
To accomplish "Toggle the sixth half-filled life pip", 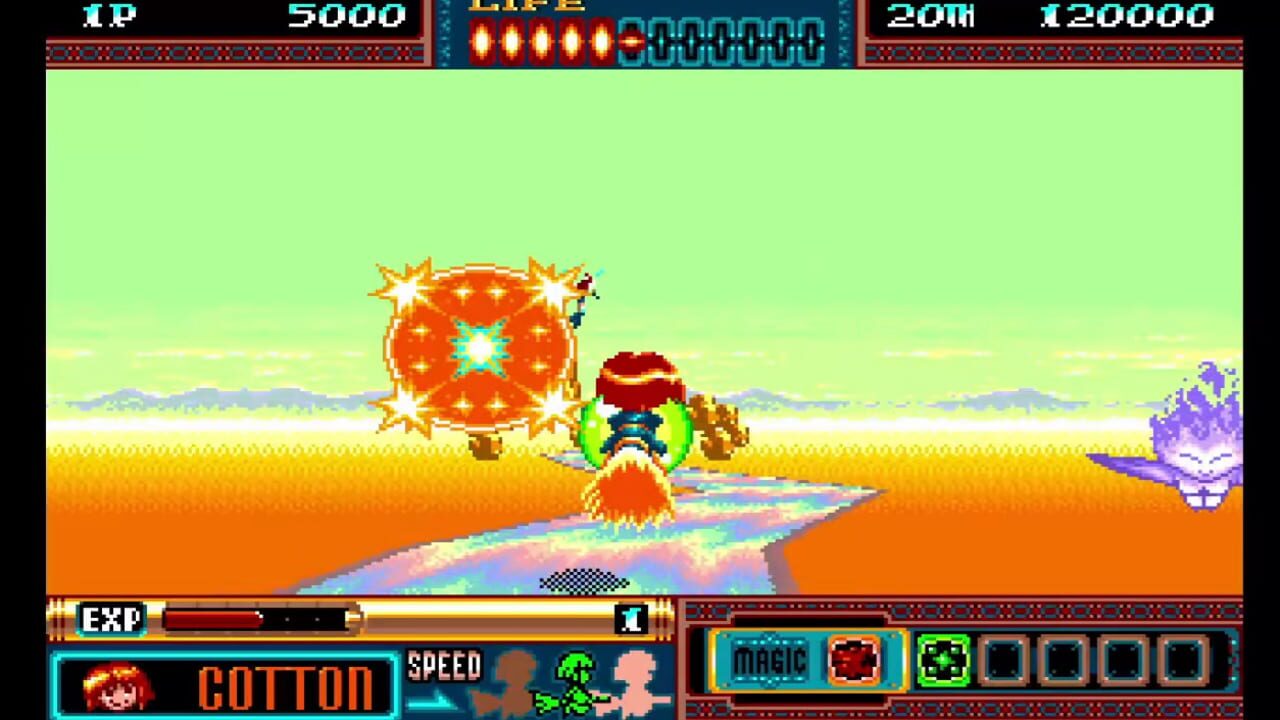I will [x=632, y=40].
